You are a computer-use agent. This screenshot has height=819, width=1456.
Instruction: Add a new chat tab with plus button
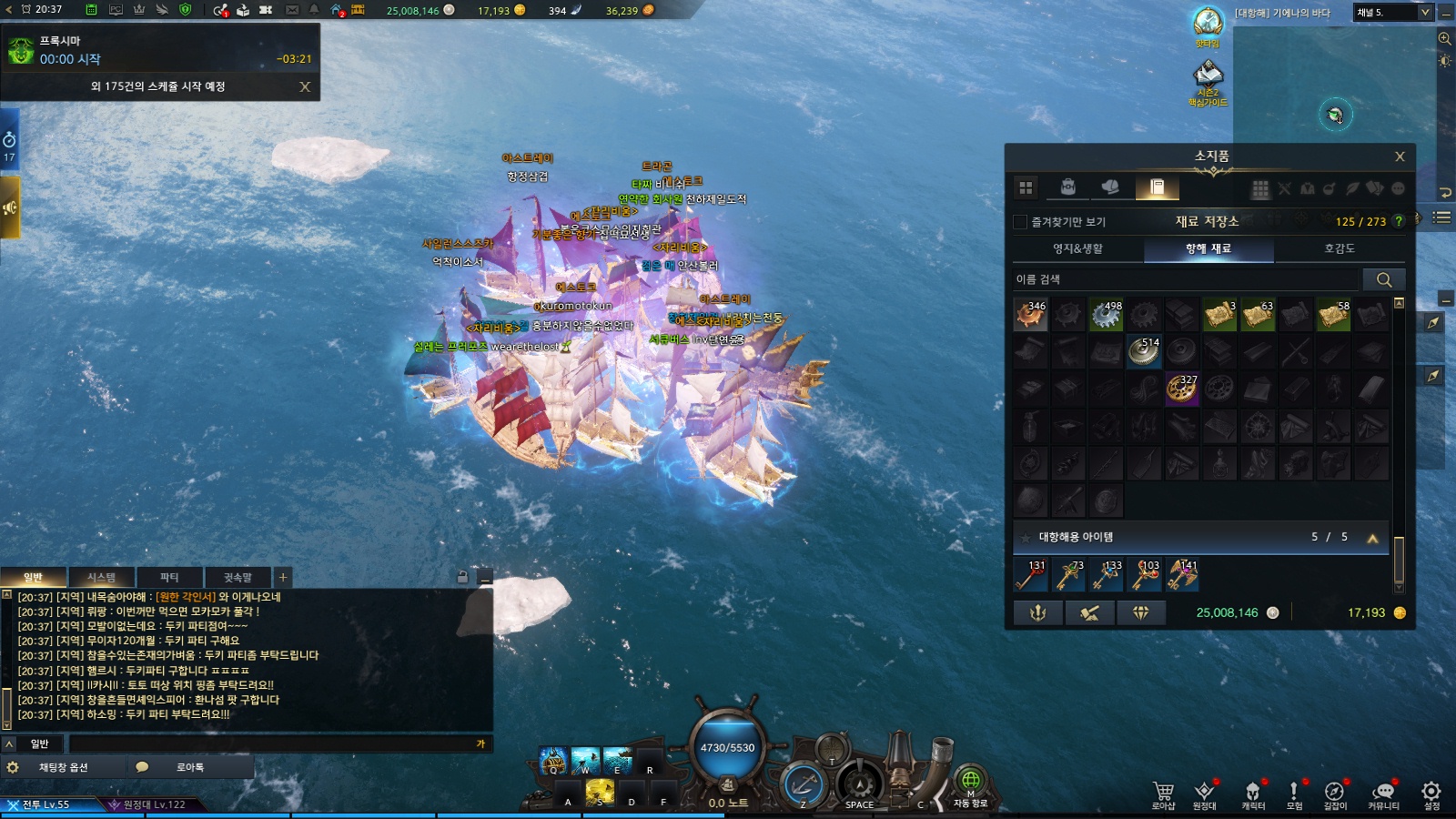(x=283, y=577)
